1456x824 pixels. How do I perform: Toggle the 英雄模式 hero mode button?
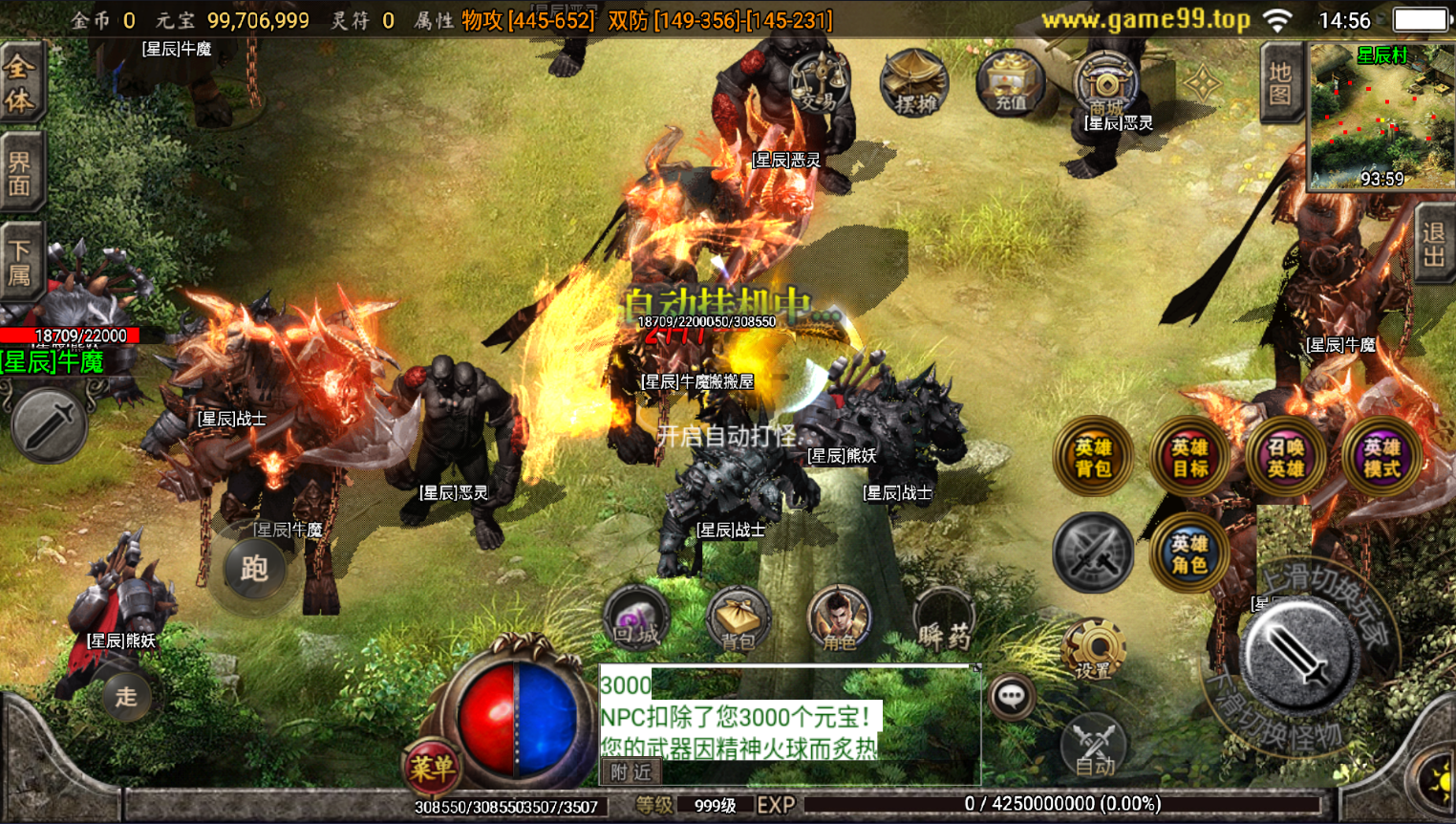click(x=1381, y=457)
